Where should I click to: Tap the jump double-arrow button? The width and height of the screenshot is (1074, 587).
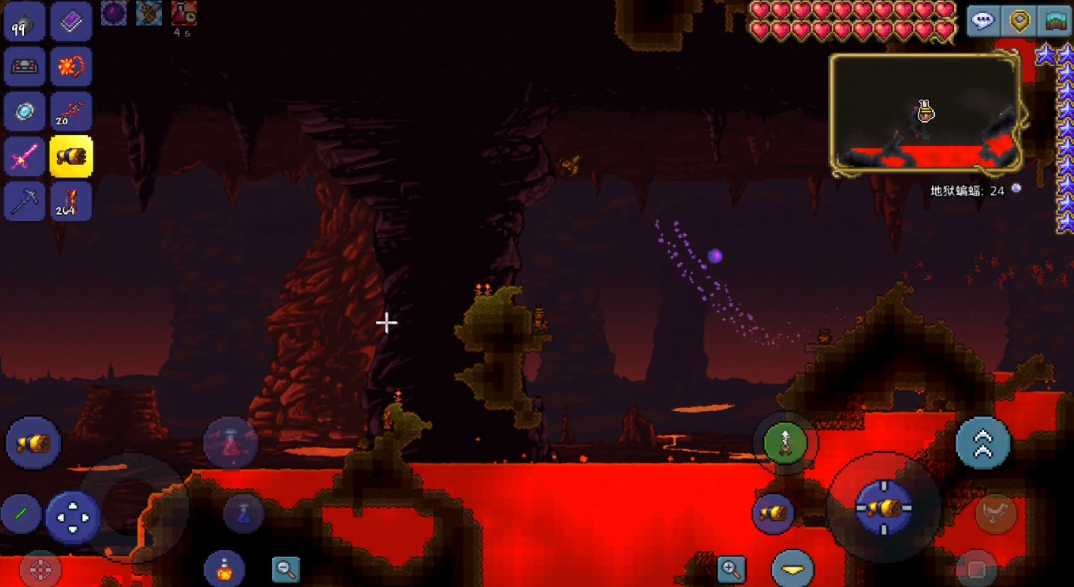(x=982, y=443)
